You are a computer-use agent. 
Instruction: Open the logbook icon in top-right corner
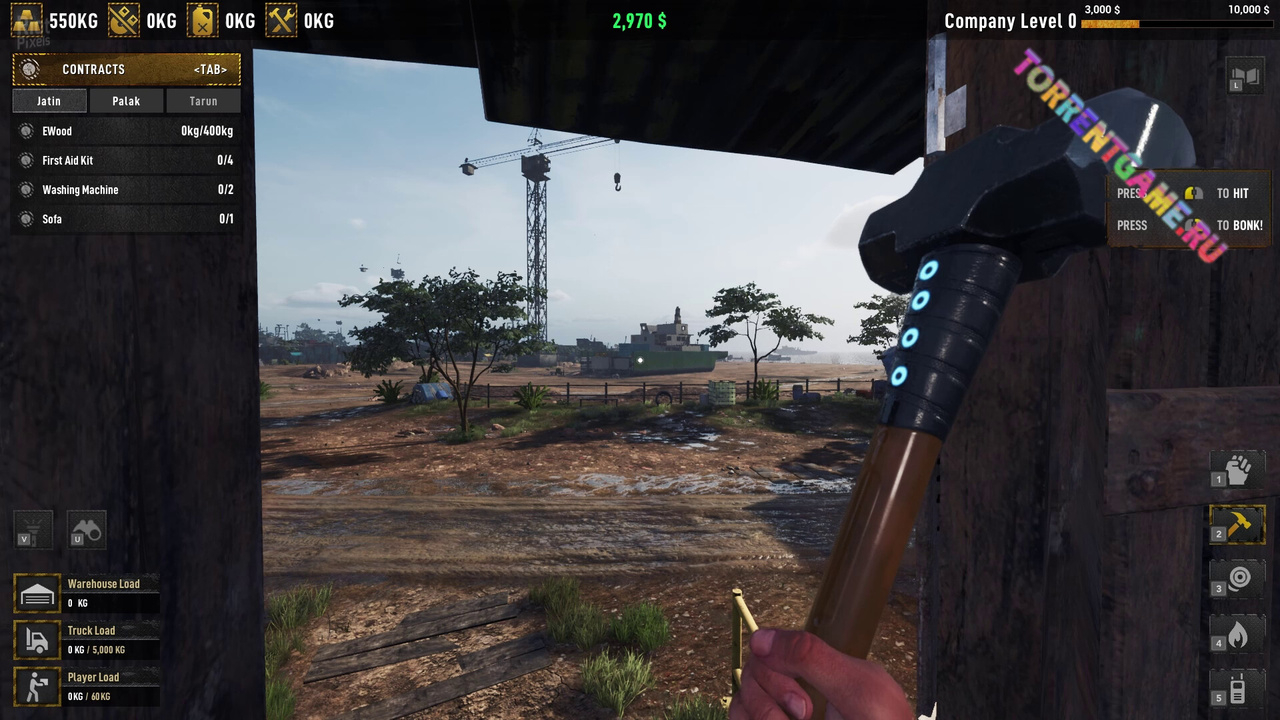1246,77
